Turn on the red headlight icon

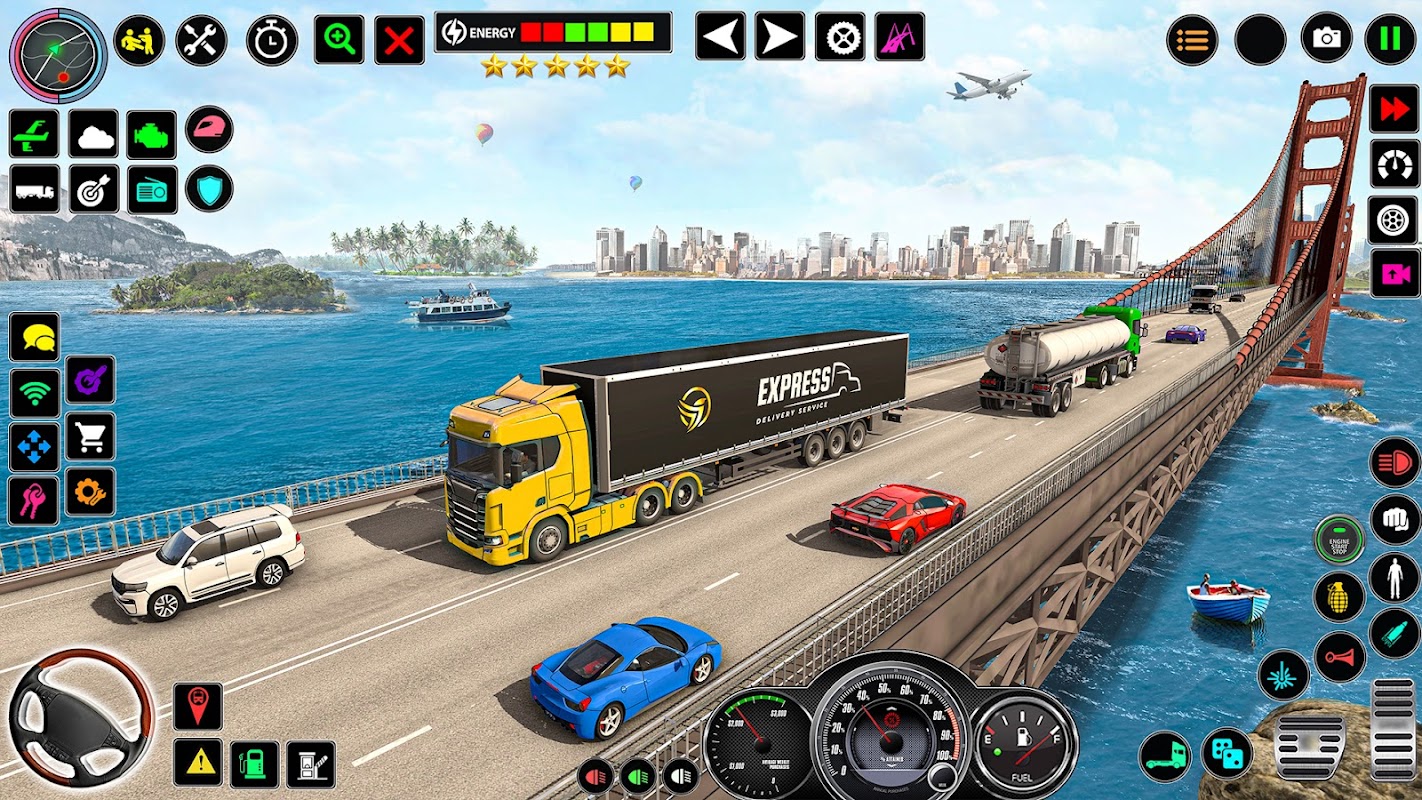(1394, 462)
